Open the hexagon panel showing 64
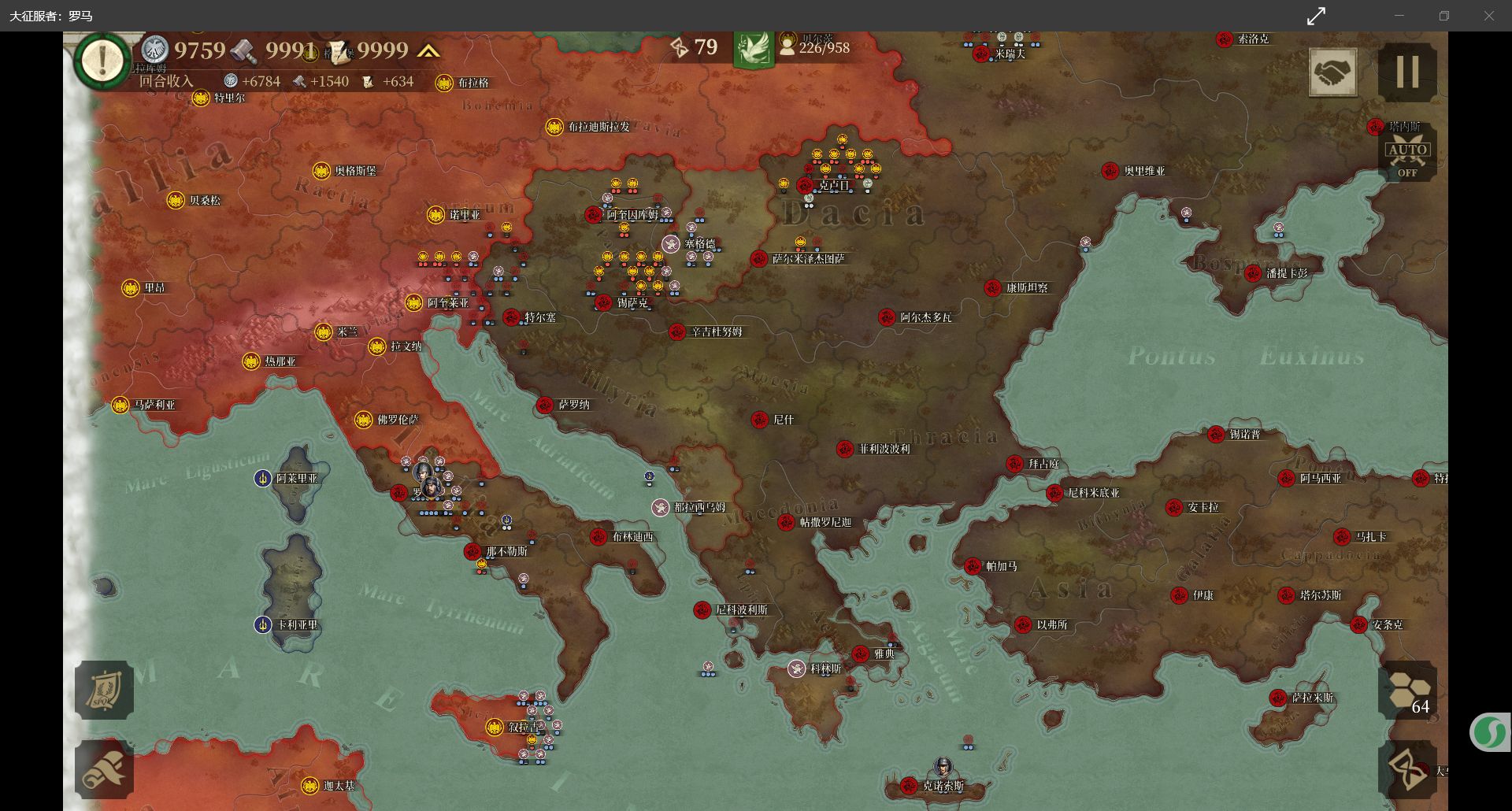The image size is (1512, 811). [x=1408, y=691]
